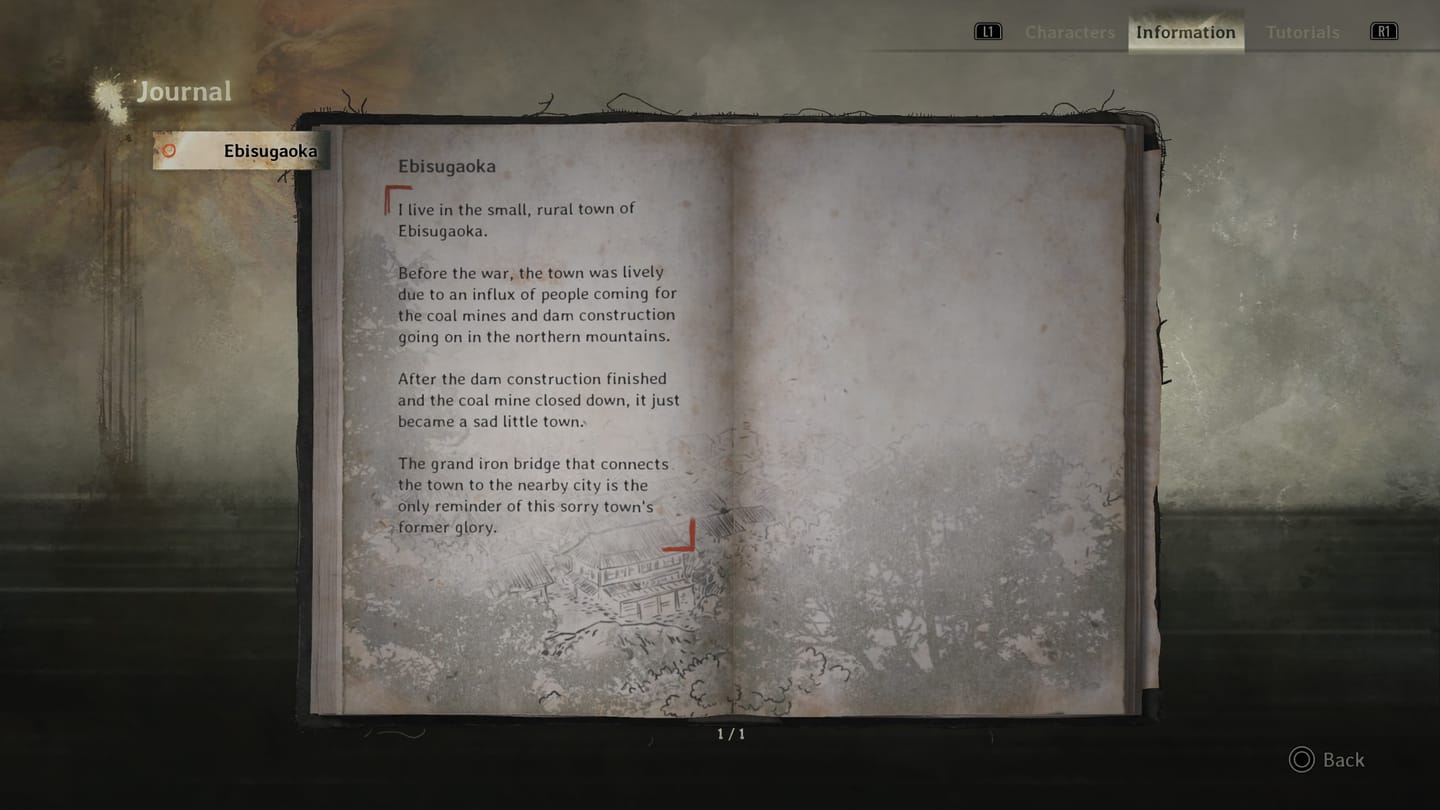Toggle to the Information section
1440x810 pixels.
[x=1185, y=32]
